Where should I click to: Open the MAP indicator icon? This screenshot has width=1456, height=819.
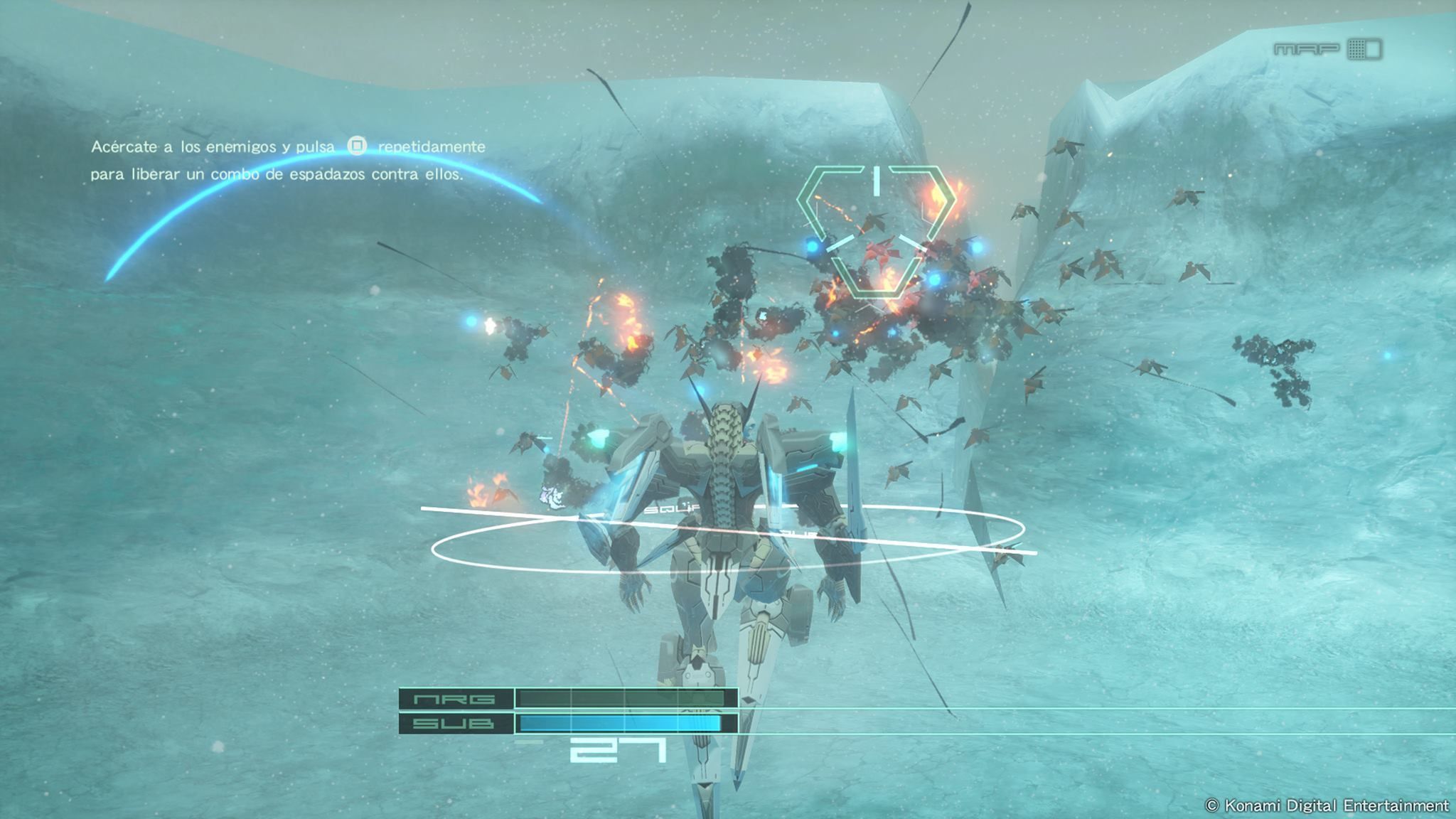click(1364, 49)
